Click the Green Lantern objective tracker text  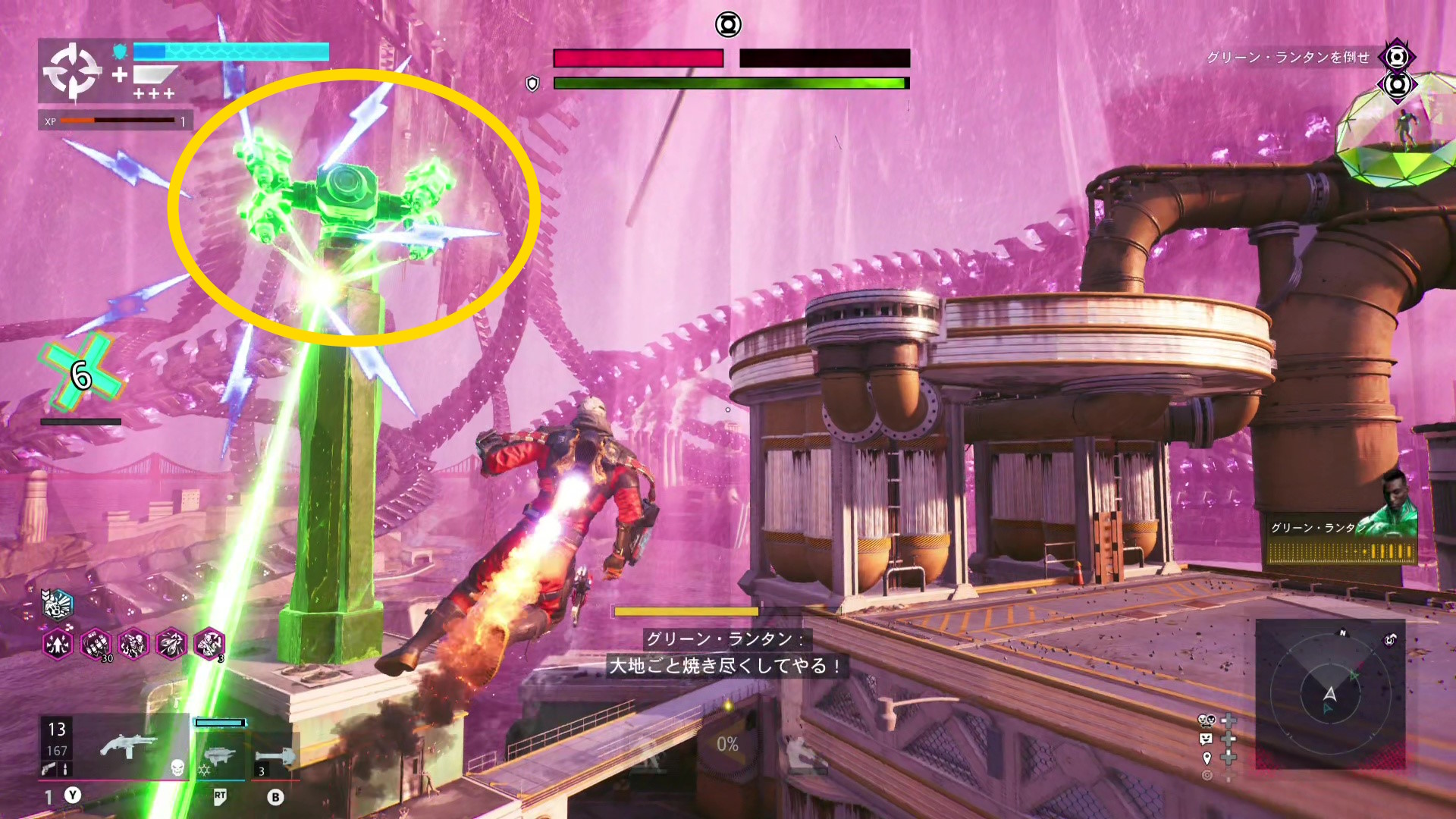(1288, 58)
